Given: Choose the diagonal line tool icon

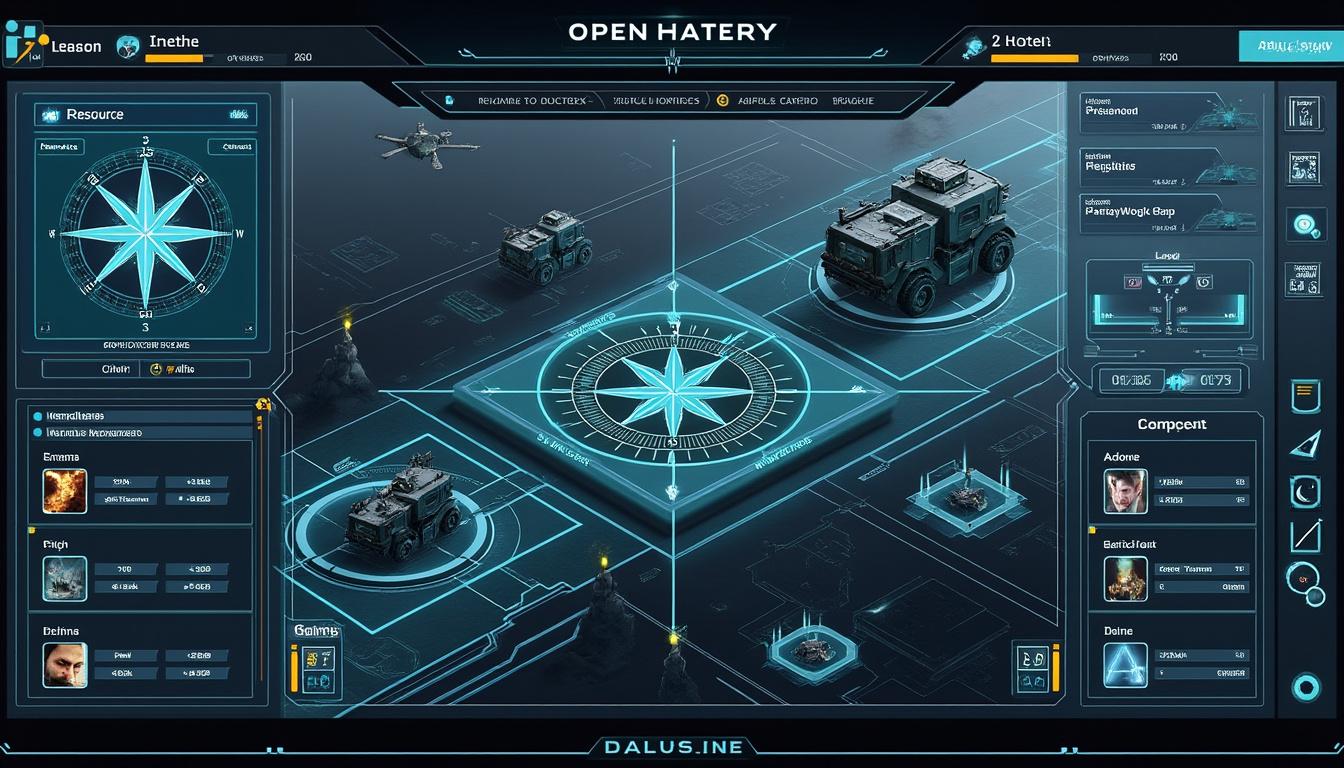Looking at the screenshot, I should 1305,536.
